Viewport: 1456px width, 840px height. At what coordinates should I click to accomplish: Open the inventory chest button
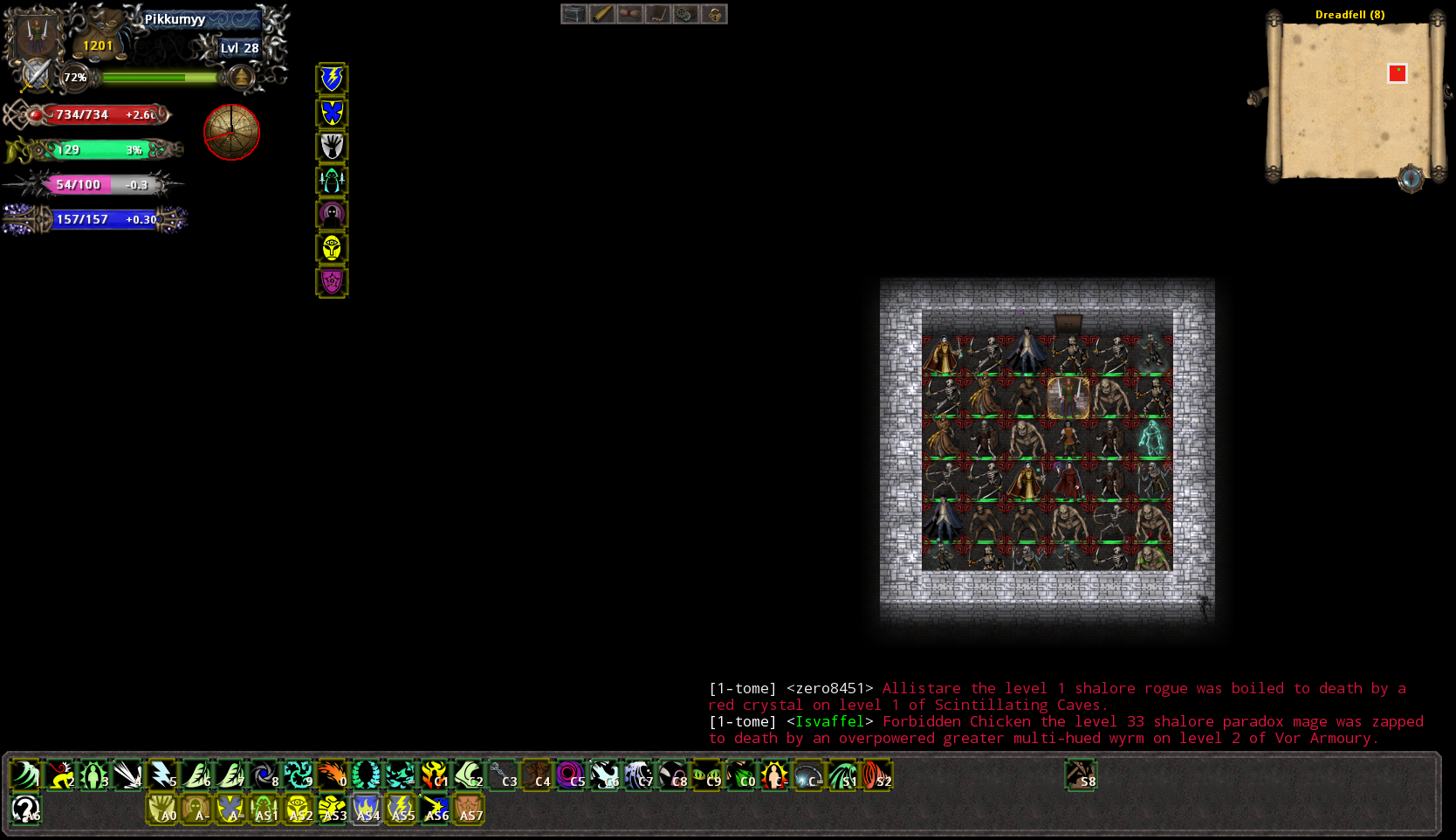click(573, 14)
